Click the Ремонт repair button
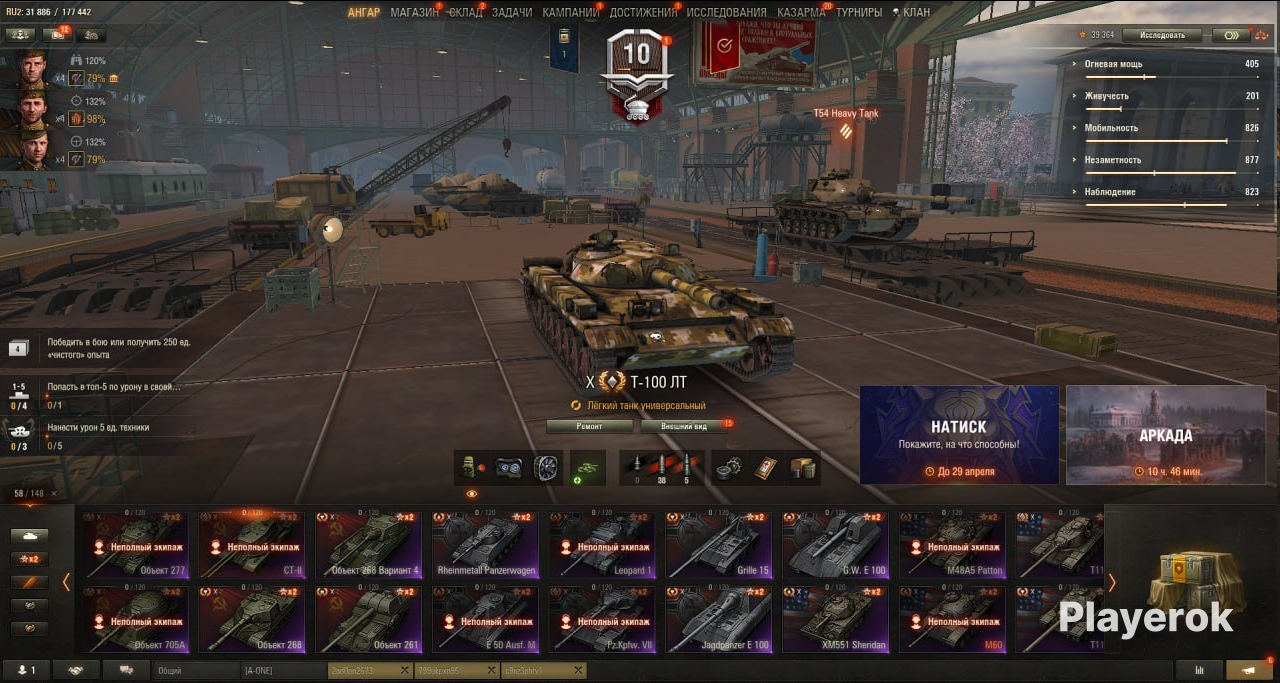The width and height of the screenshot is (1280, 683). tap(589, 426)
